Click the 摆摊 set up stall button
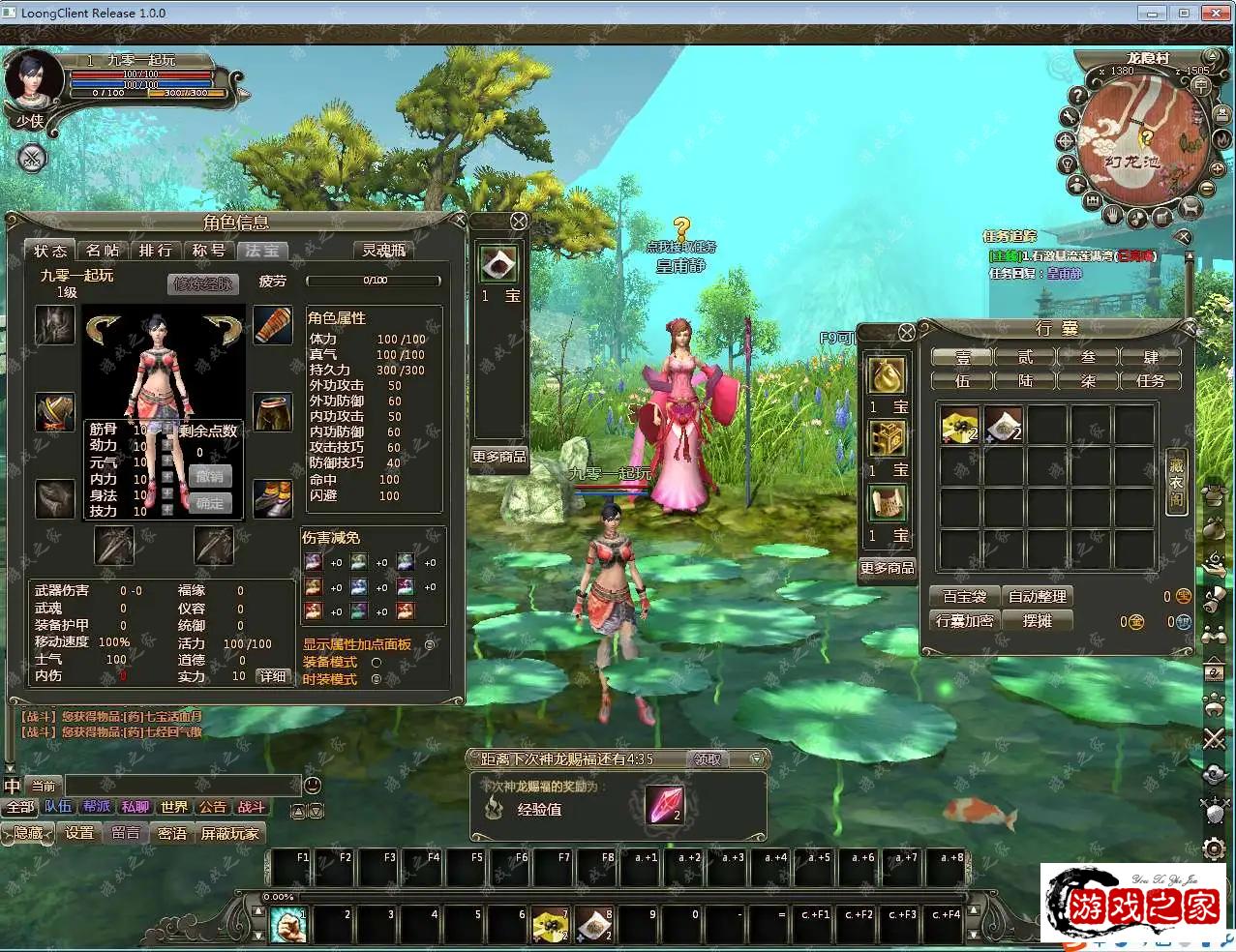Image resolution: width=1236 pixels, height=952 pixels. [1037, 621]
